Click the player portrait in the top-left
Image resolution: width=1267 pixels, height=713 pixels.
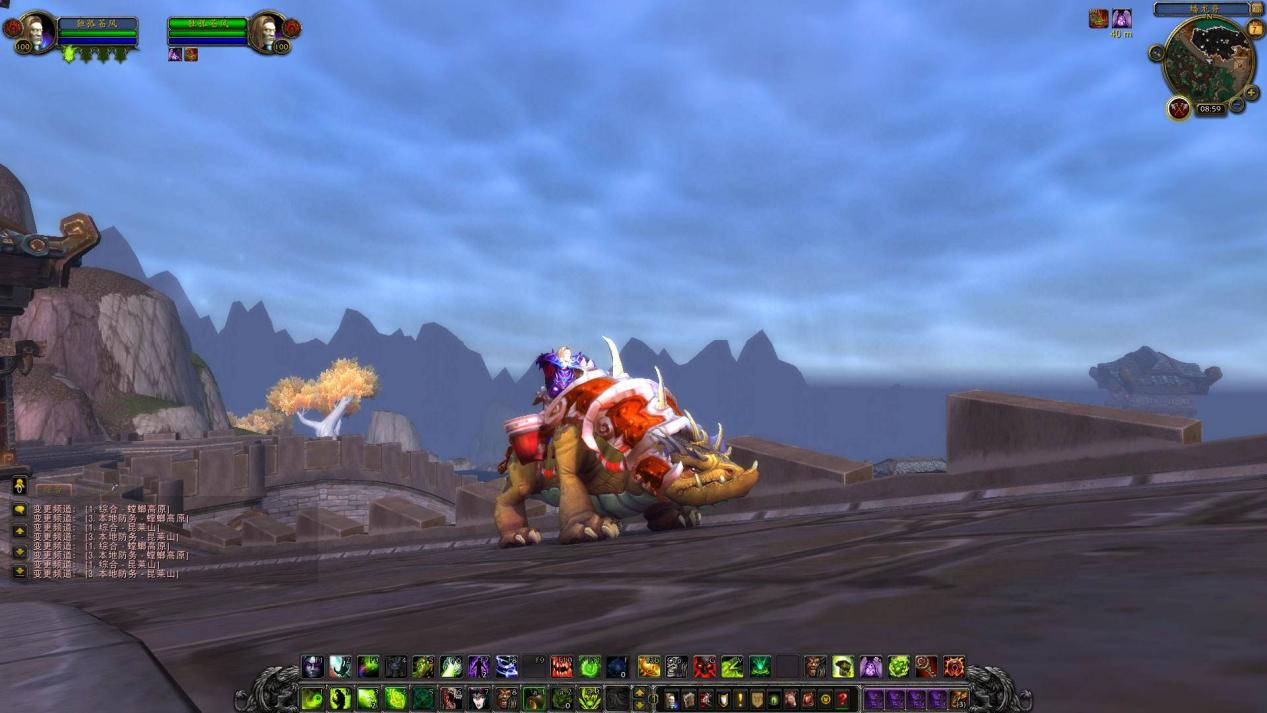38,31
